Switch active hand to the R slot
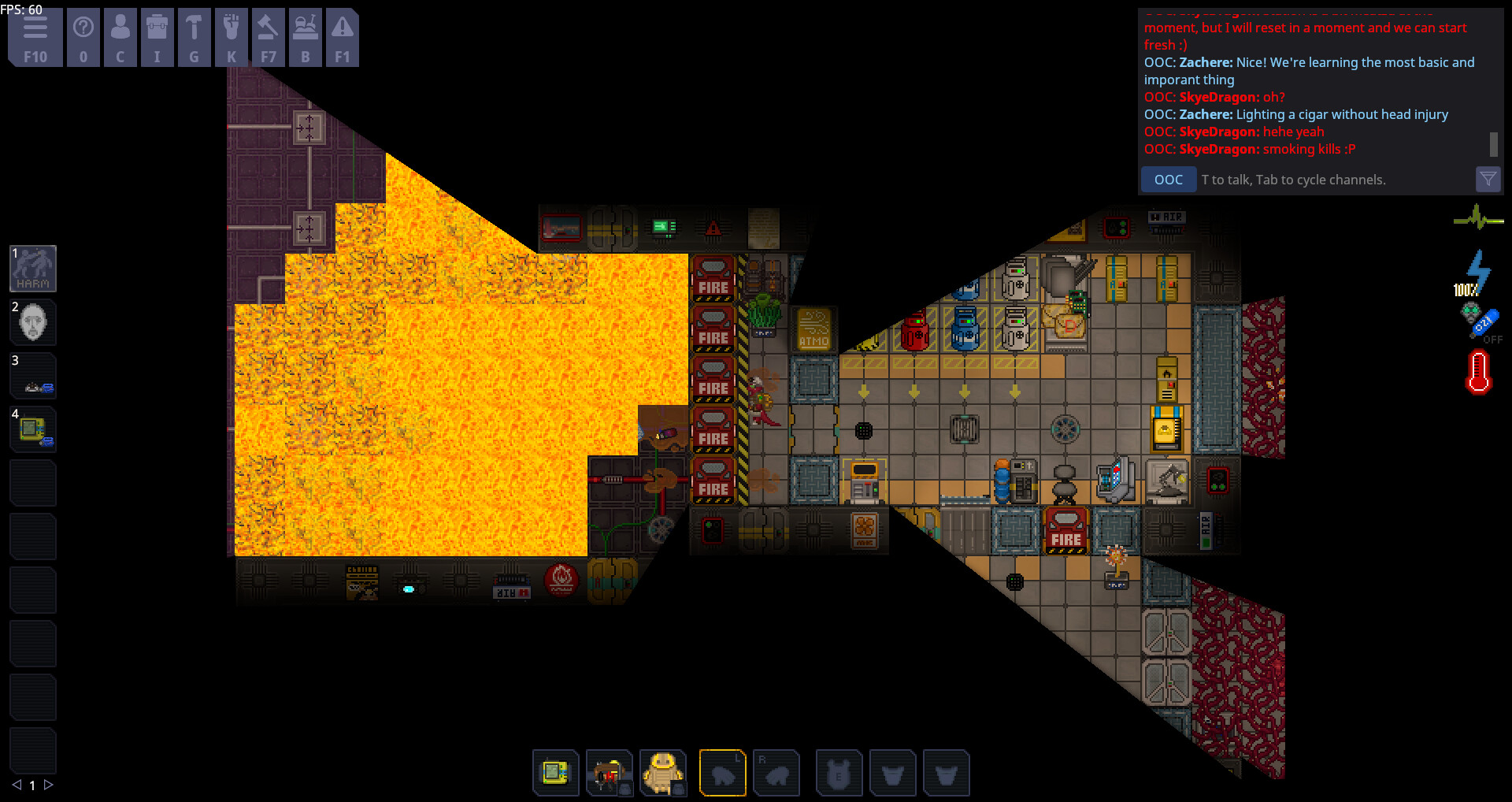This screenshot has height=802, width=1512. [777, 773]
